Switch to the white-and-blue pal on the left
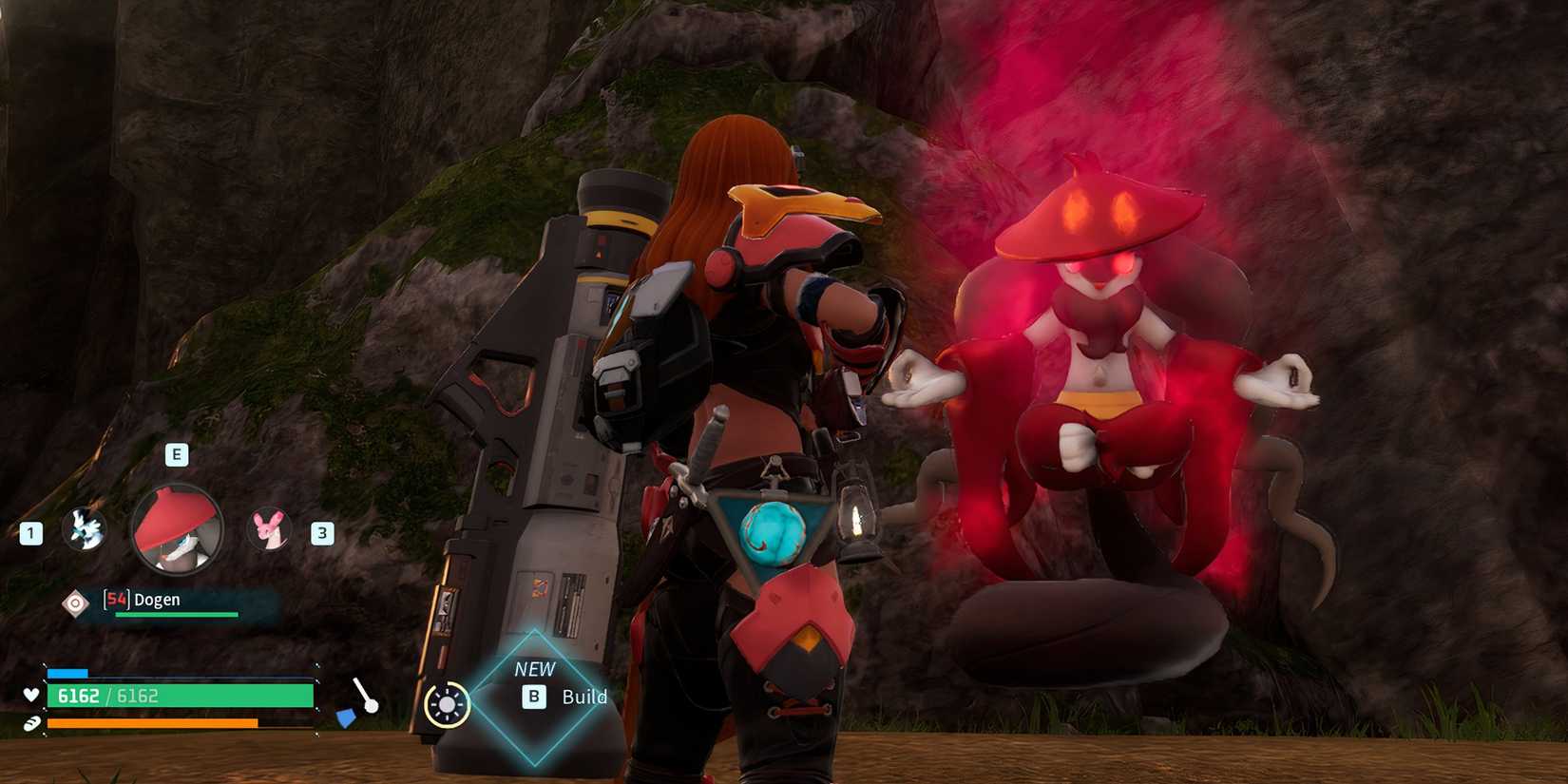The width and height of the screenshot is (1568, 784). click(84, 529)
